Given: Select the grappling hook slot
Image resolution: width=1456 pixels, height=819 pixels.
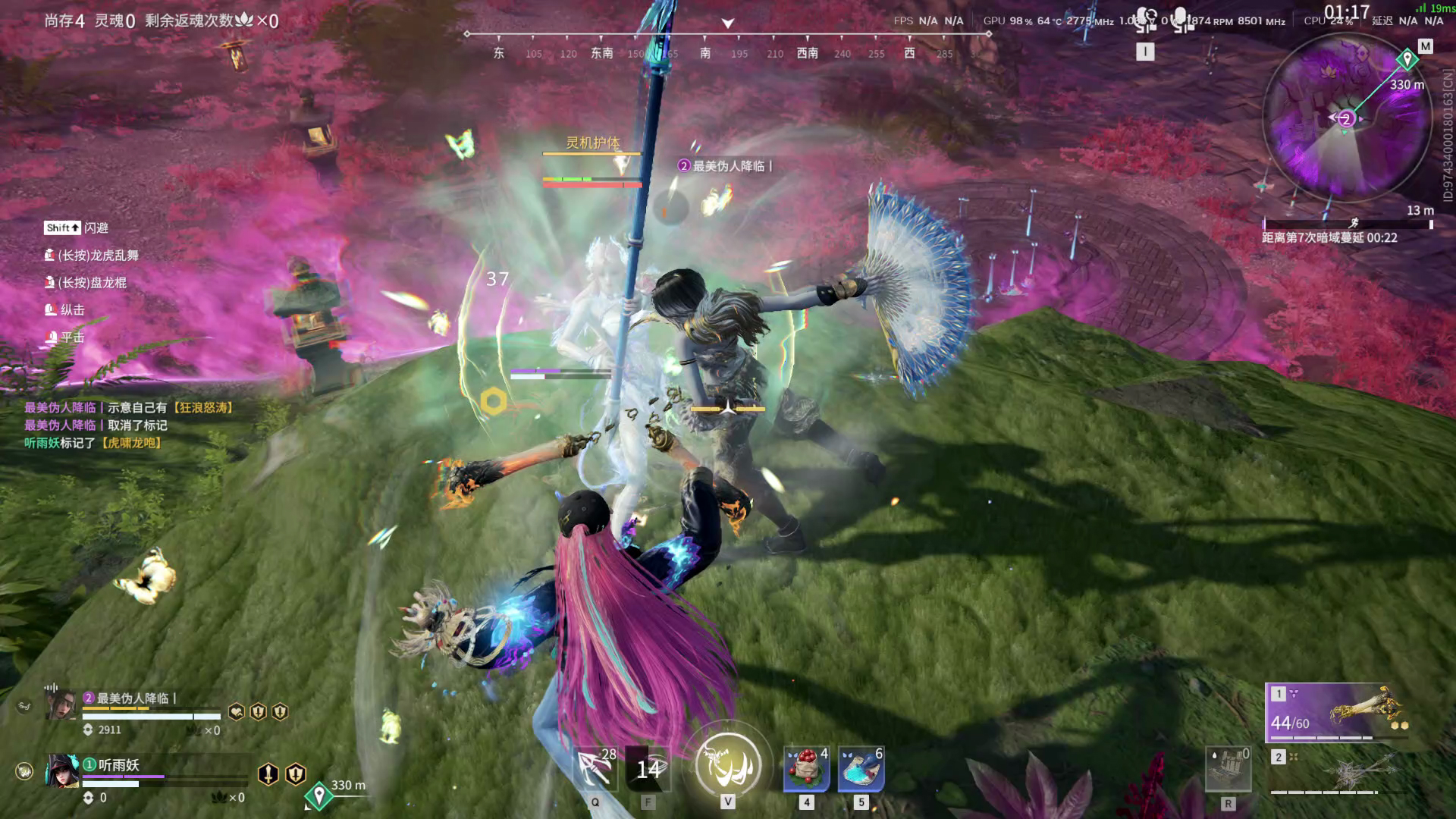Looking at the screenshot, I should [x=595, y=769].
